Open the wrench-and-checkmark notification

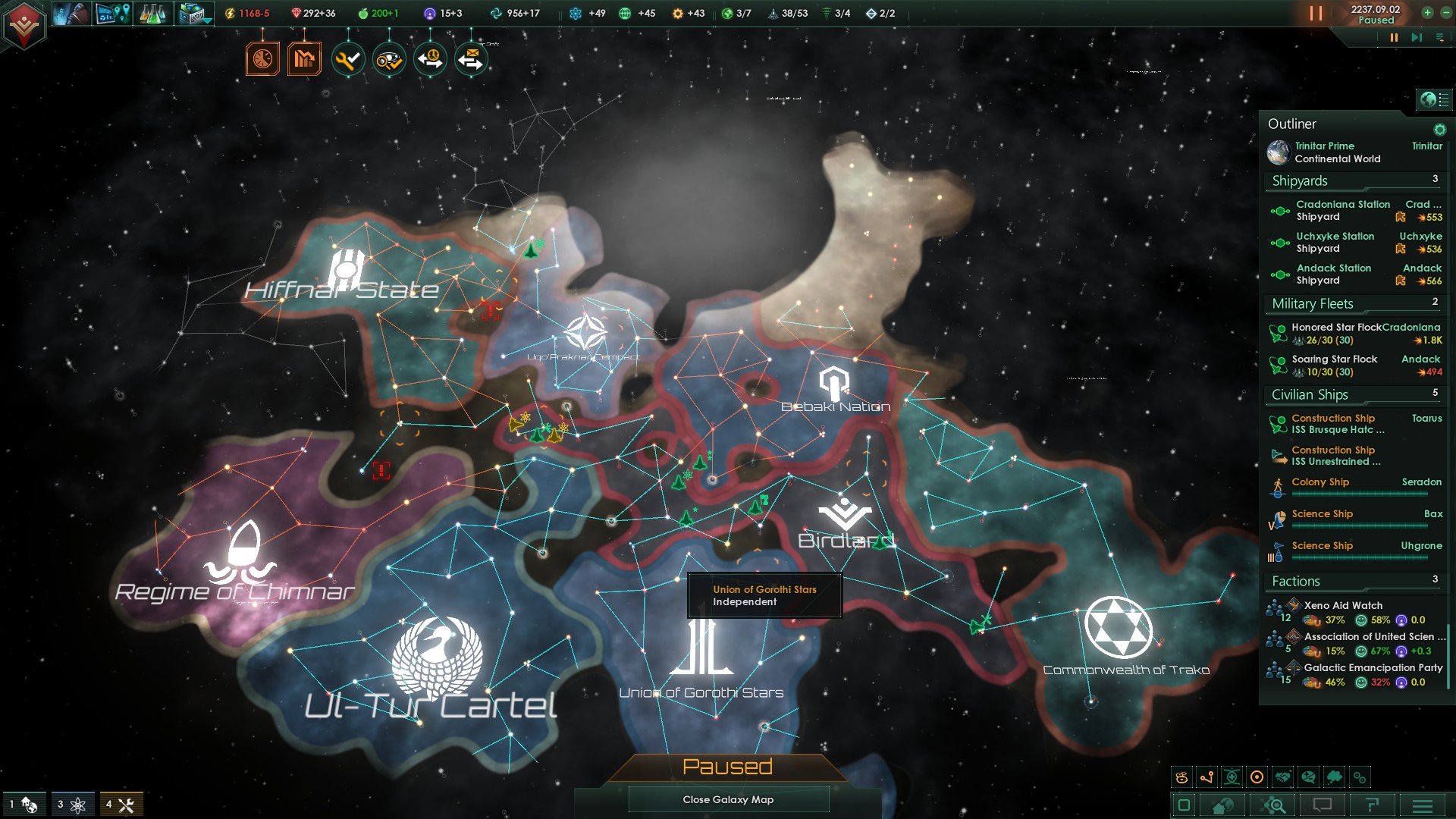[x=348, y=59]
